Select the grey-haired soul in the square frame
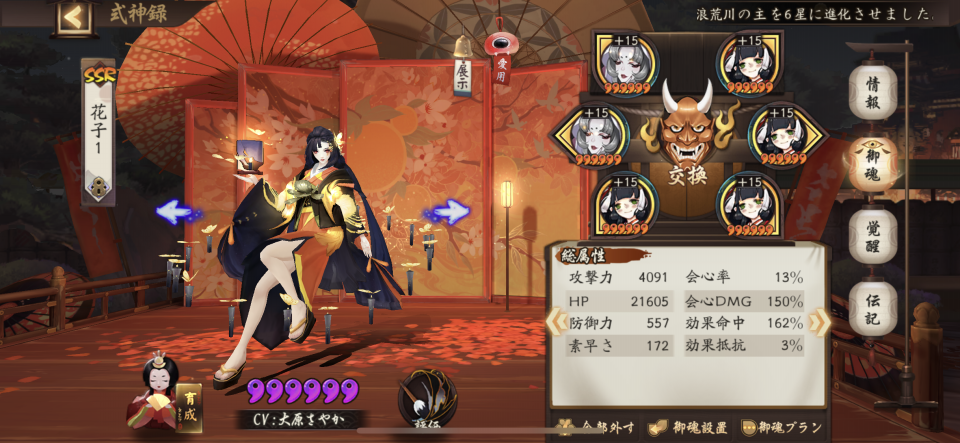This screenshot has height=443, width=960. pyautogui.click(x=627, y=63)
